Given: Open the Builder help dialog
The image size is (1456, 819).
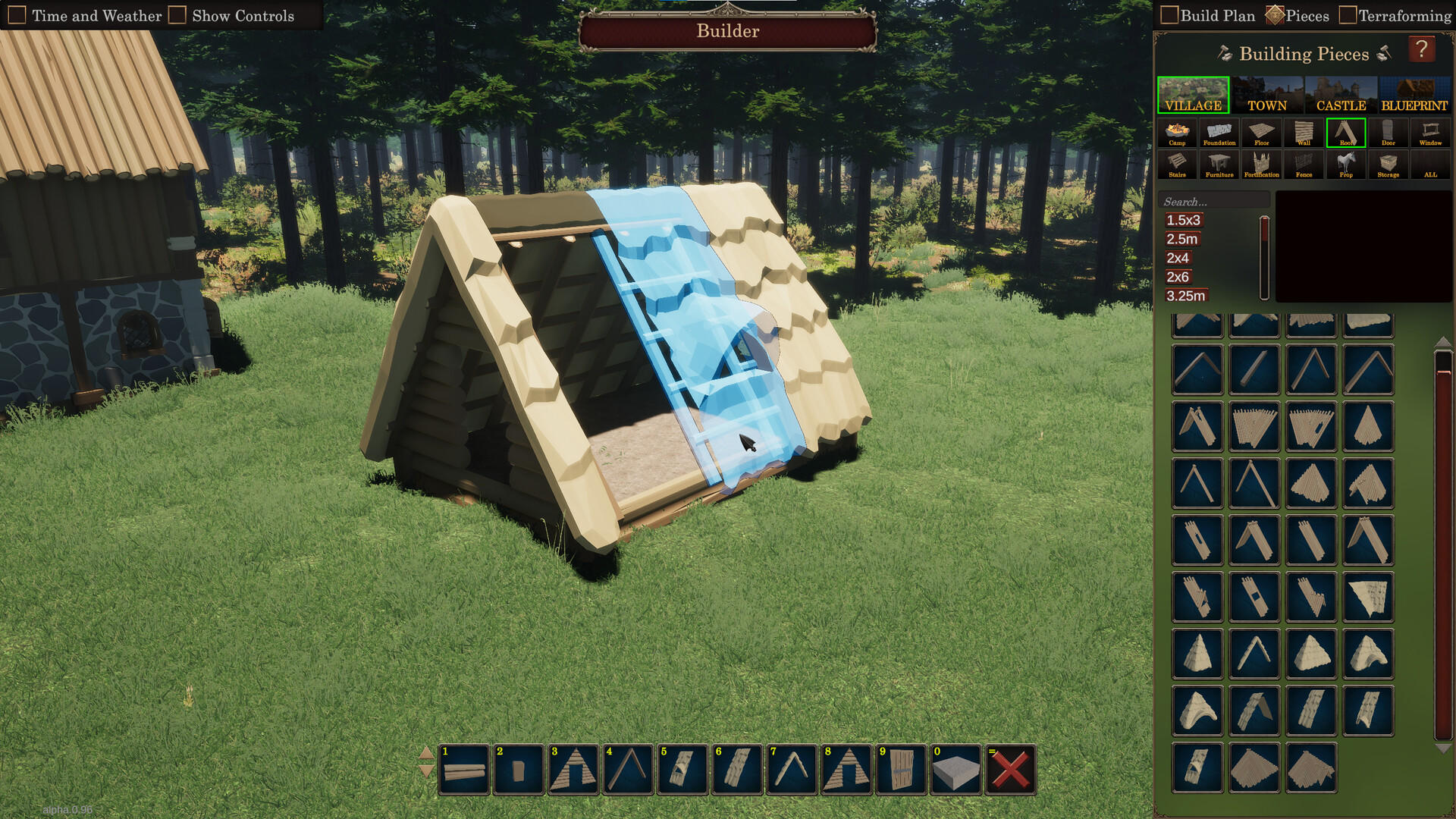Looking at the screenshot, I should [x=1423, y=49].
